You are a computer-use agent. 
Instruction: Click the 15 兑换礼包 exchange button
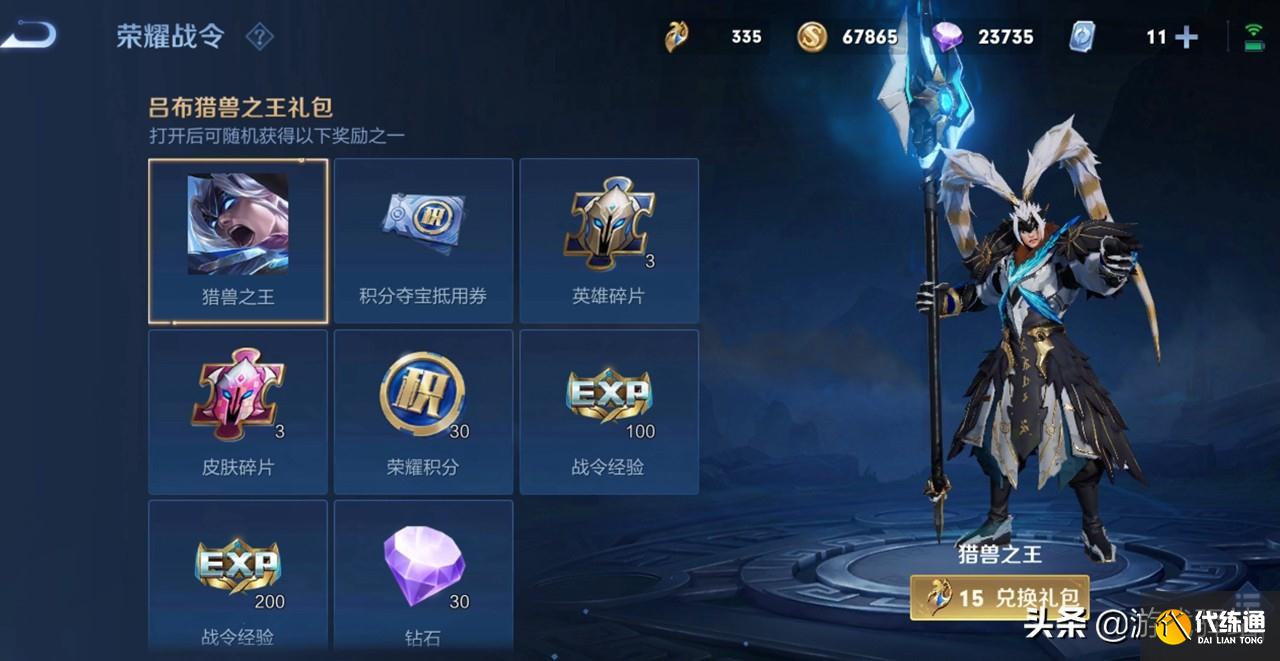(999, 598)
